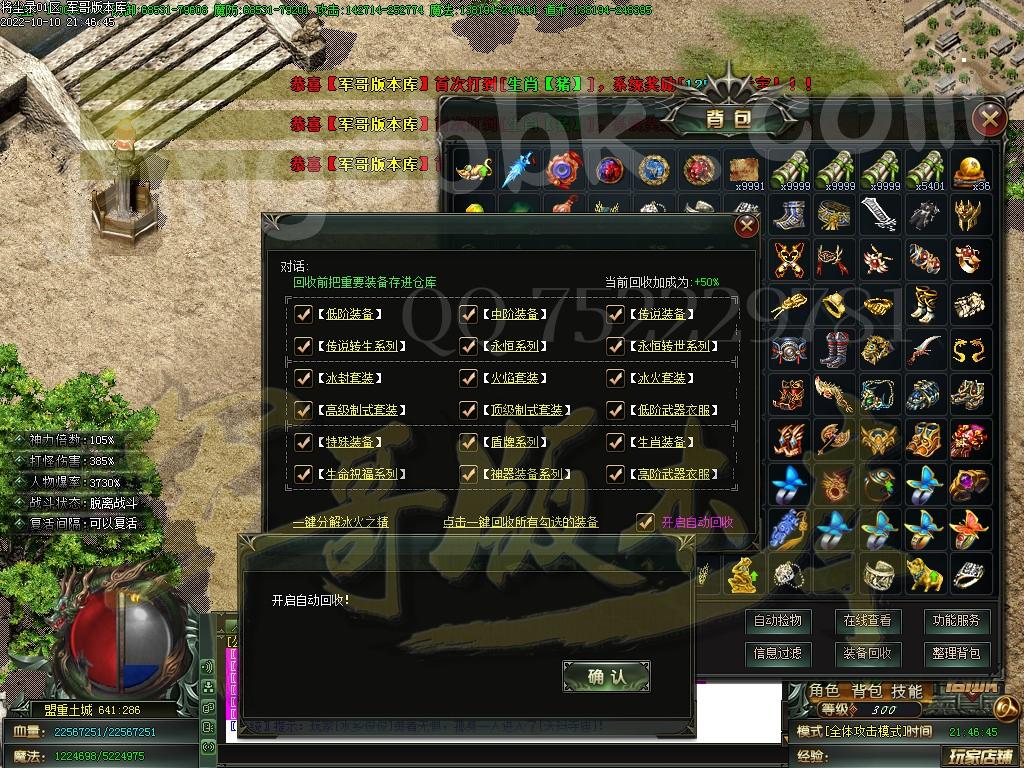Open 在线查看 online viewer
1024x768 pixels.
pyautogui.click(x=866, y=621)
